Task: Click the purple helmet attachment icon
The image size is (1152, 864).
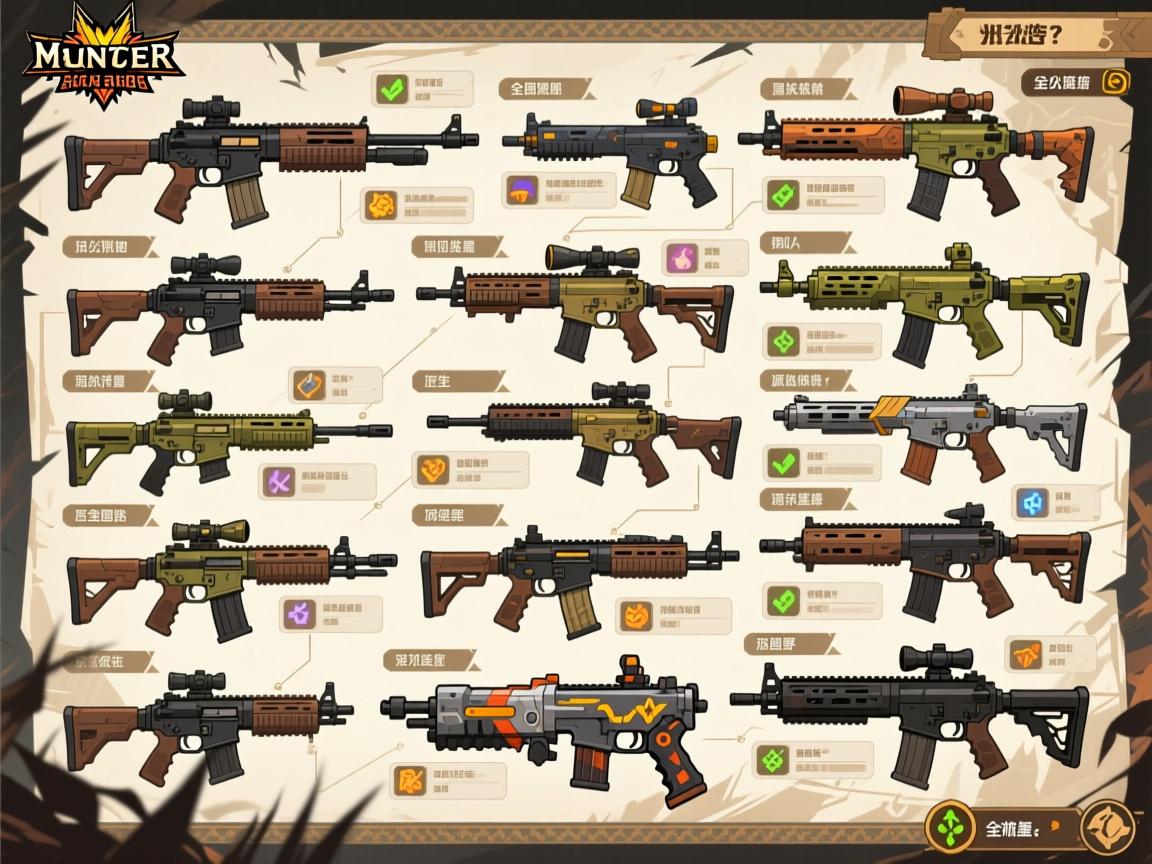Action: tap(520, 187)
